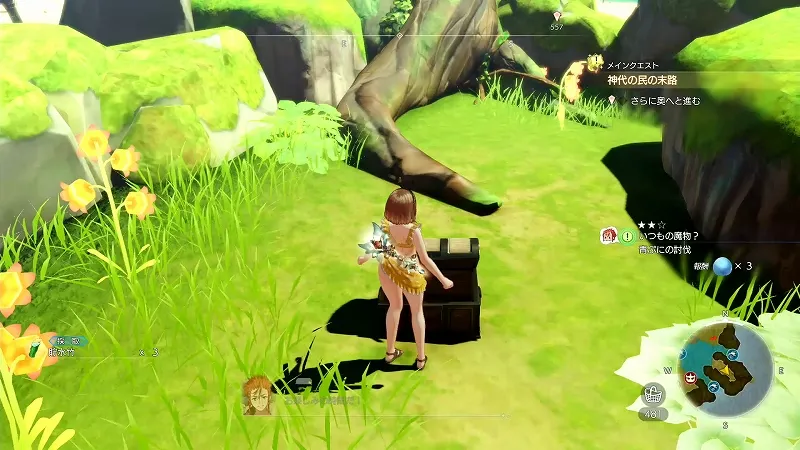Click the blue orb quest reward icon

coord(722,266)
